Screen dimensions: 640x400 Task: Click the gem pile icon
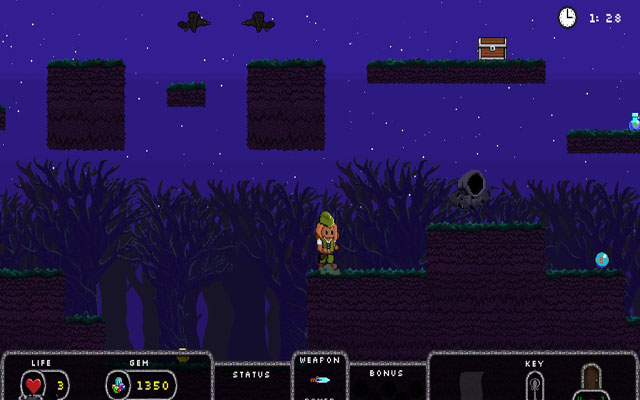tap(119, 385)
